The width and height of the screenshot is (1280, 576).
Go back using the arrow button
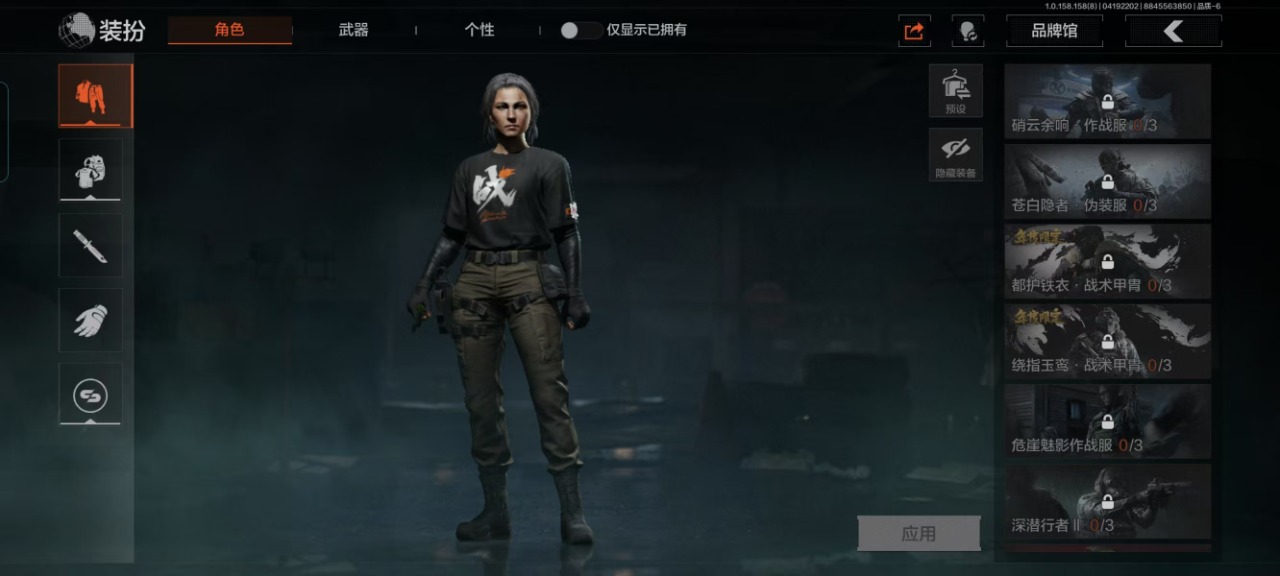[1173, 31]
